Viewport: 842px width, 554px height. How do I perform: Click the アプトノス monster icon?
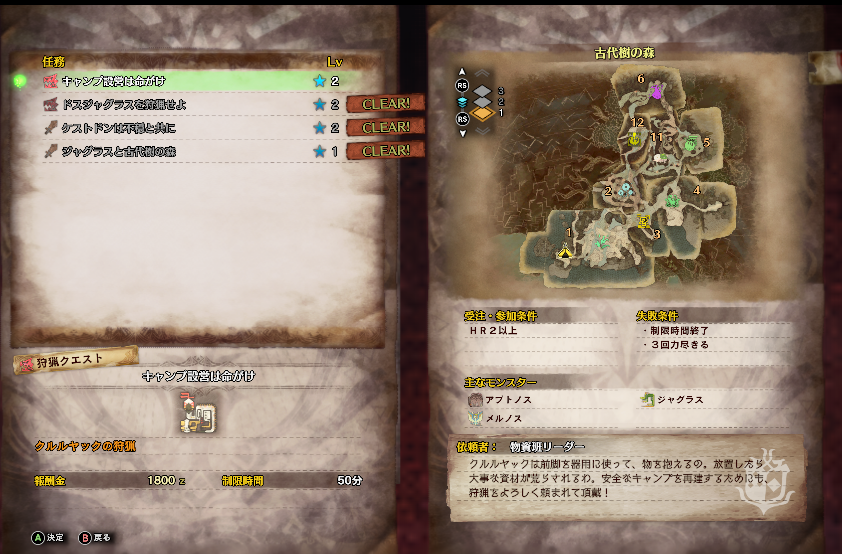475,400
